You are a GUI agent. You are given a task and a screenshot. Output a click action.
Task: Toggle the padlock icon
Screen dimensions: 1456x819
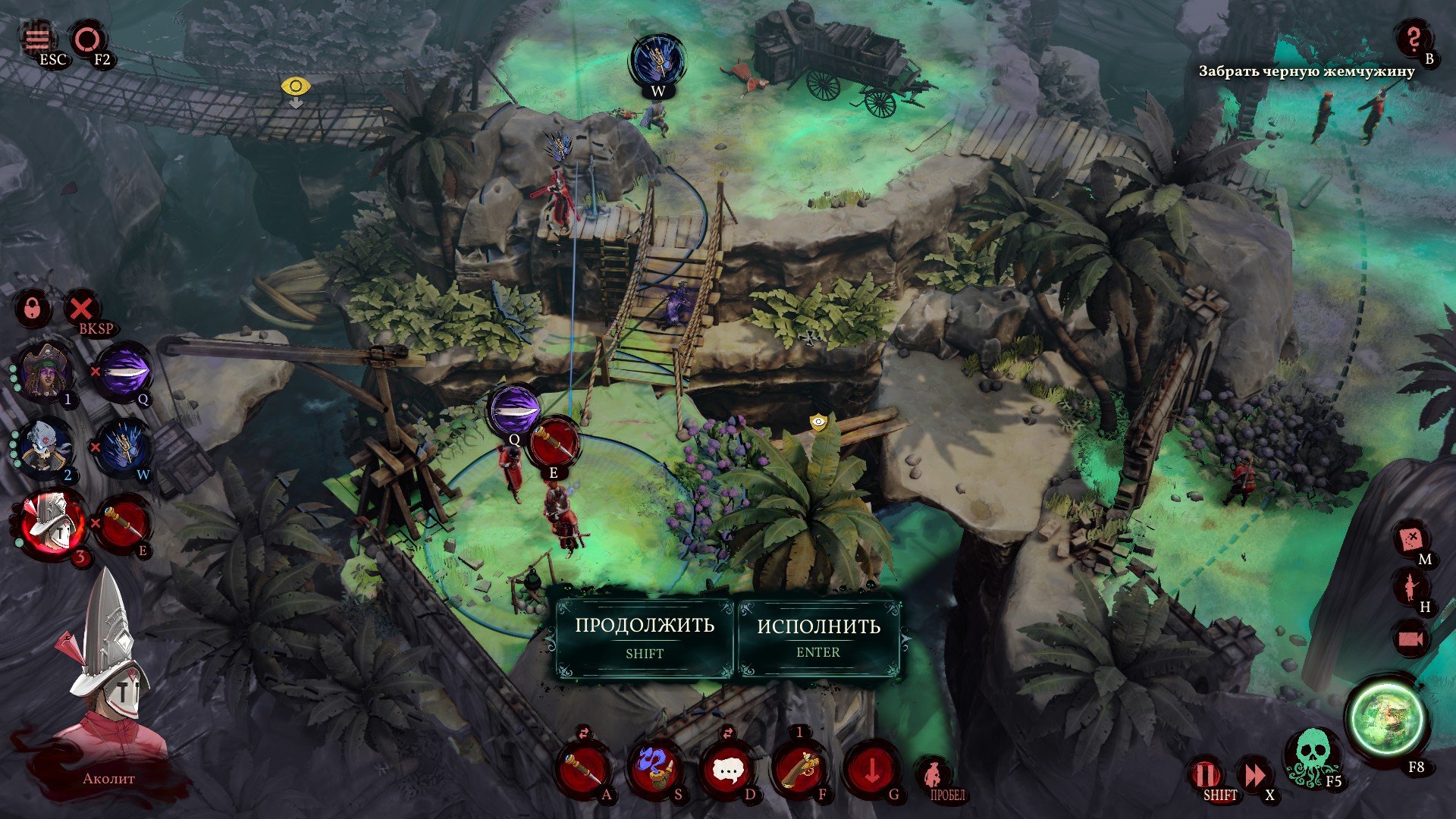(33, 309)
